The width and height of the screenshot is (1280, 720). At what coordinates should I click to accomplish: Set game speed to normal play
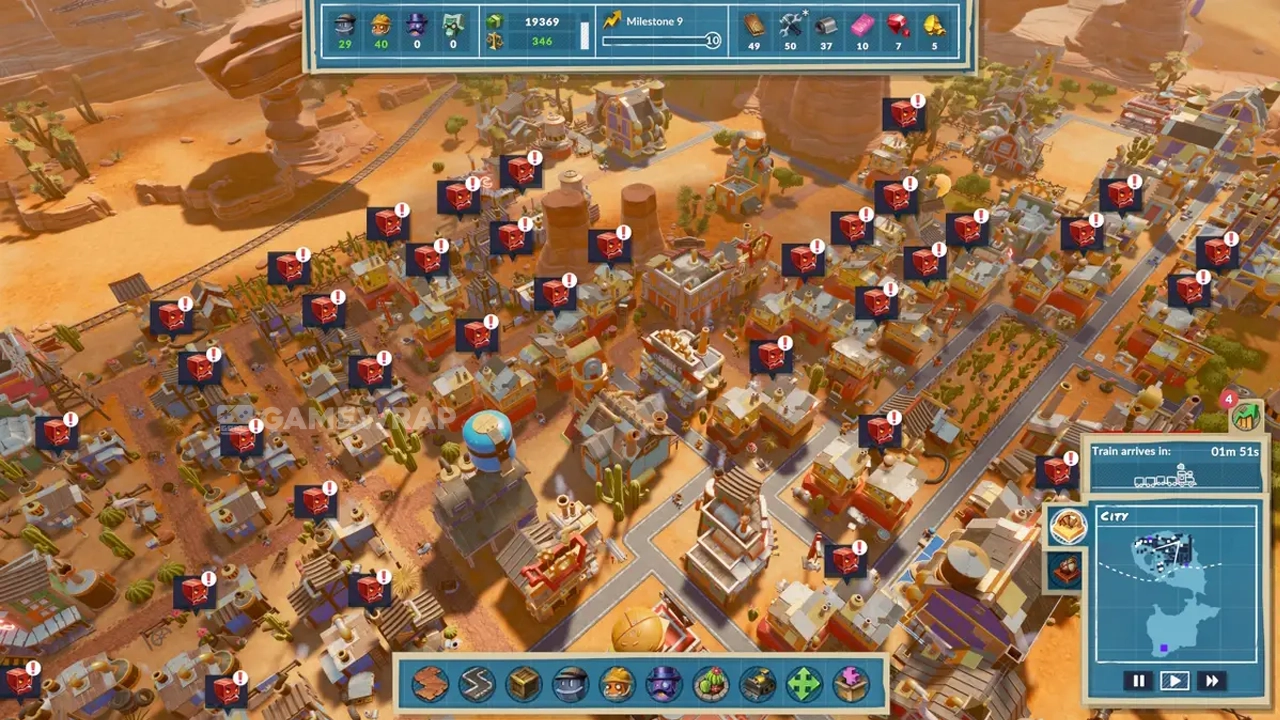(x=1174, y=681)
